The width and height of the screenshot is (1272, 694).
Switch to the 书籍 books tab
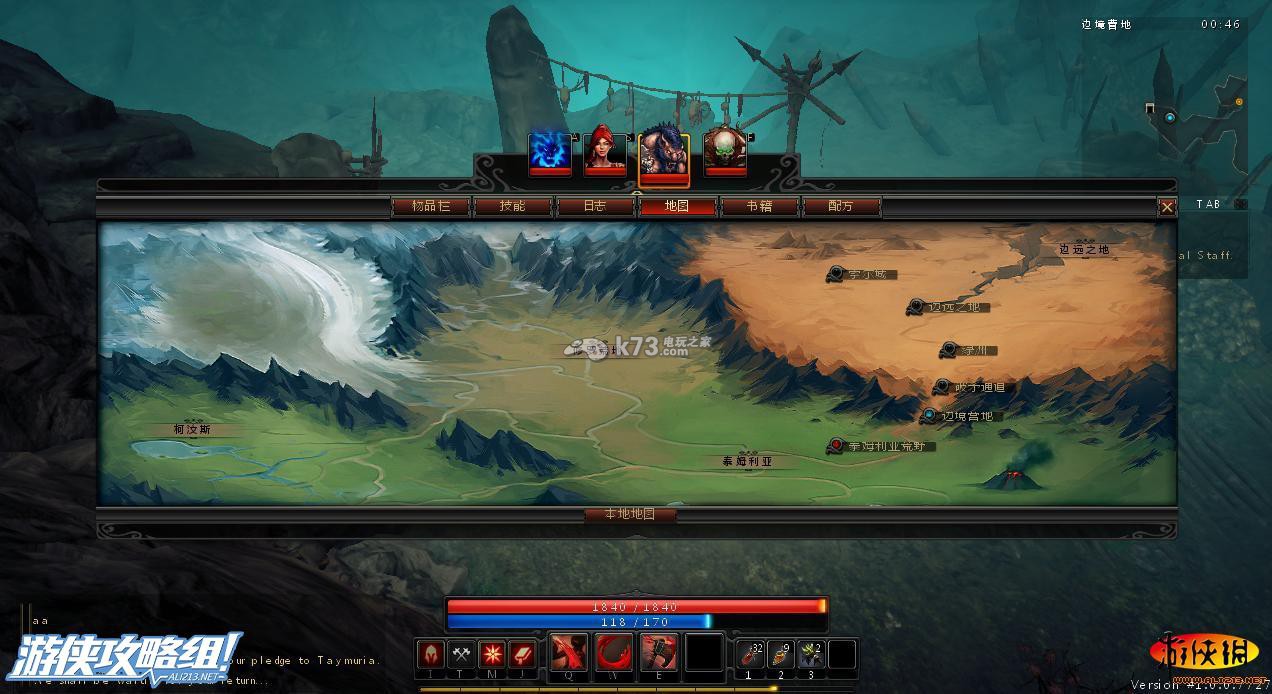[x=759, y=206]
